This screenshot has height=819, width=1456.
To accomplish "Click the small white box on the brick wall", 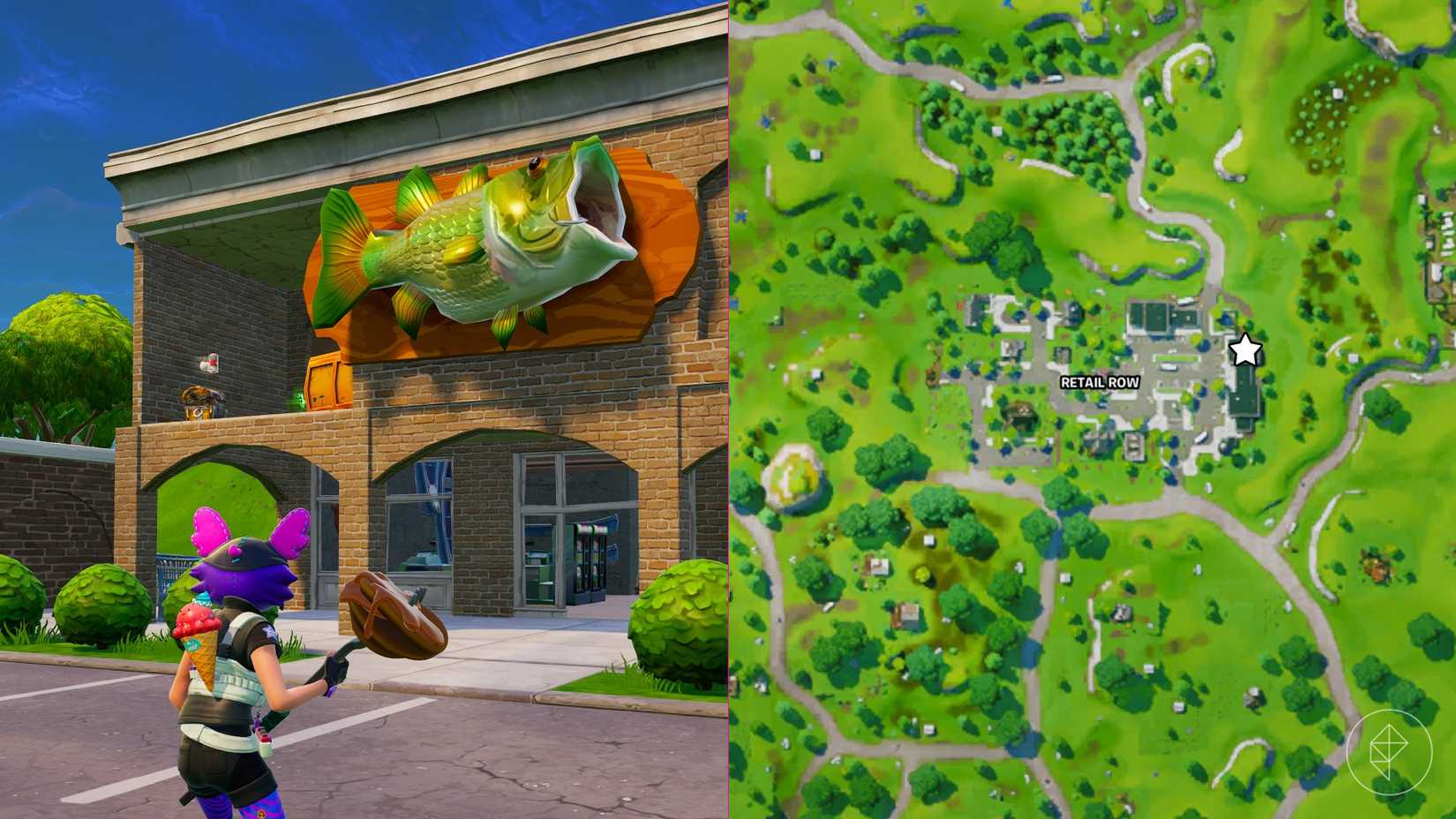I will point(208,362).
